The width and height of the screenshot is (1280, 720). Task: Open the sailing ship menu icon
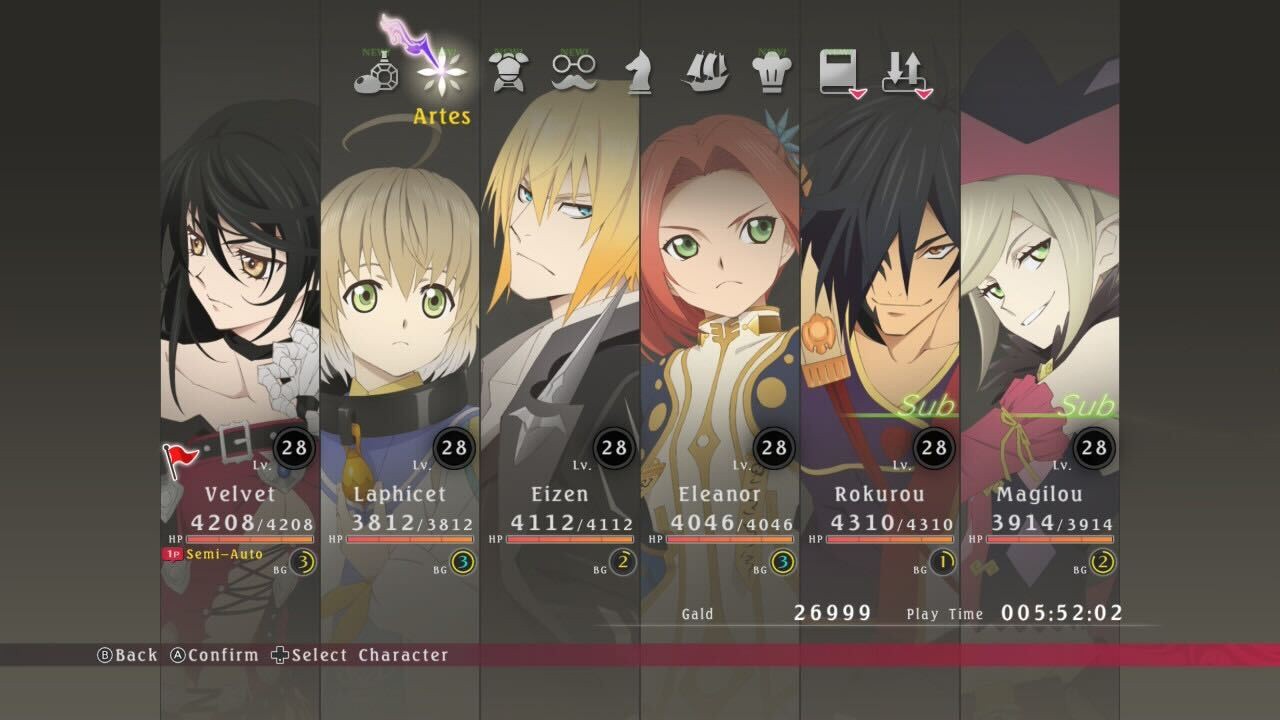click(704, 72)
